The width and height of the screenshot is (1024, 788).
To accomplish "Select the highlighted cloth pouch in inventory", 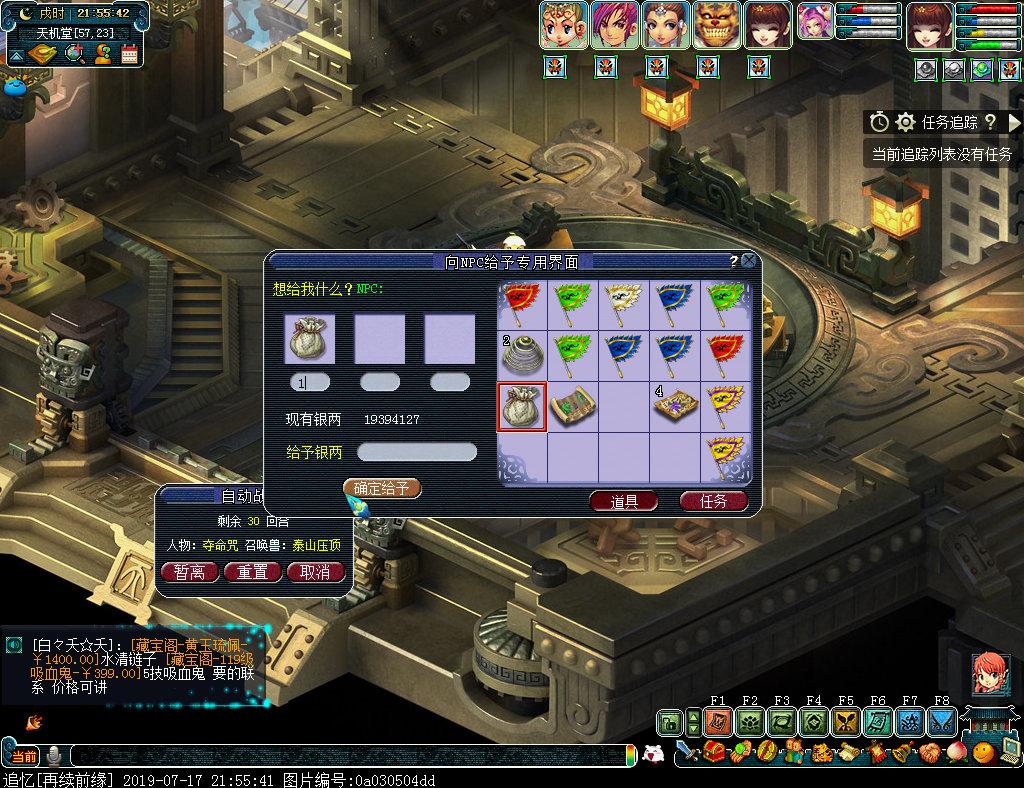I will pyautogui.click(x=522, y=407).
